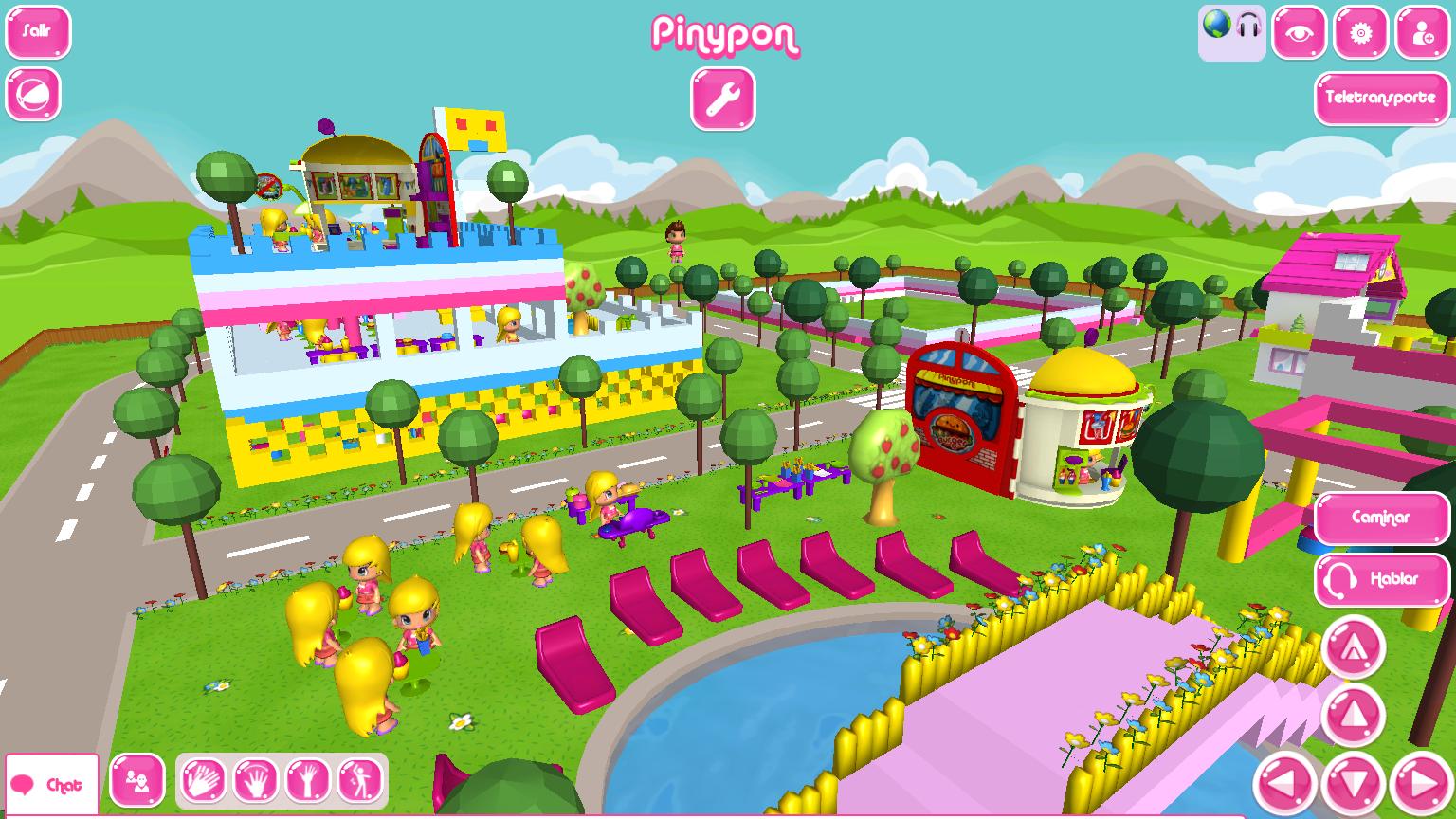Turn left with the left arrow
Screen dimensions: 1456x819
(1284, 785)
